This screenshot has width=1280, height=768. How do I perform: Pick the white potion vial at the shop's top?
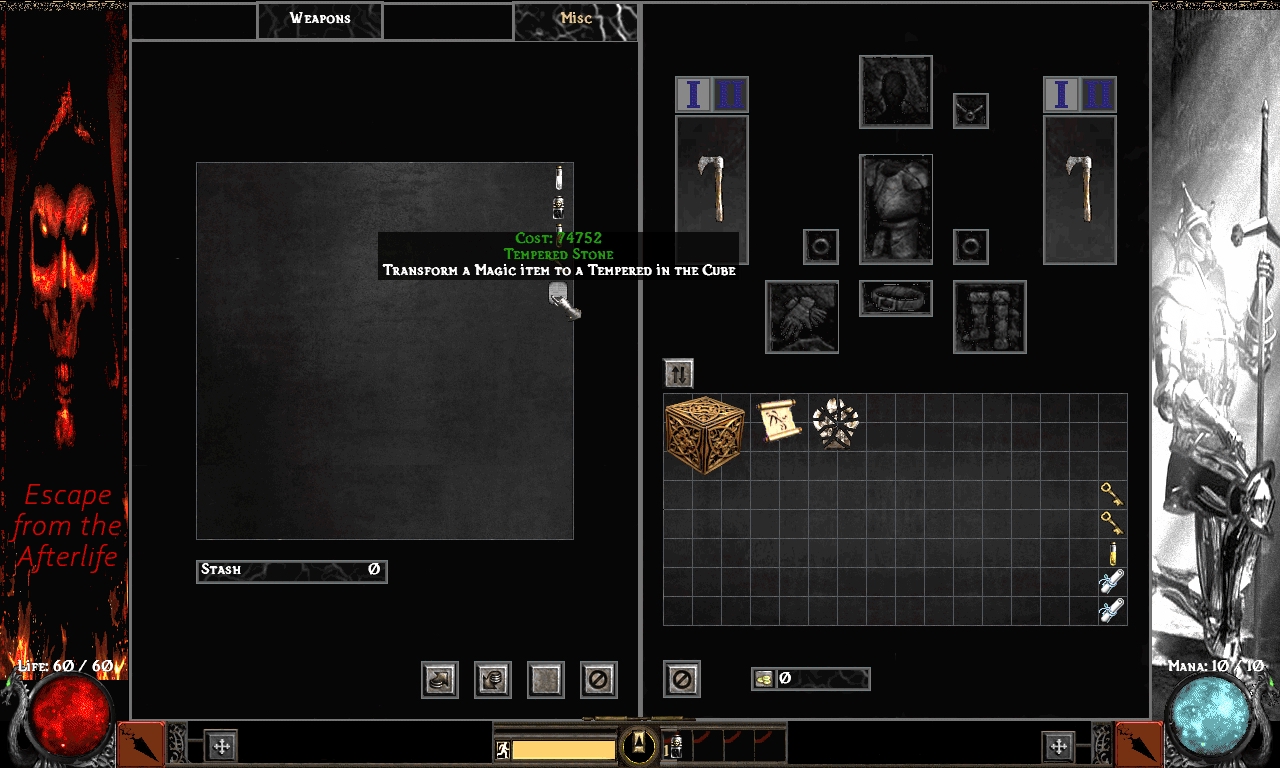pyautogui.click(x=560, y=178)
